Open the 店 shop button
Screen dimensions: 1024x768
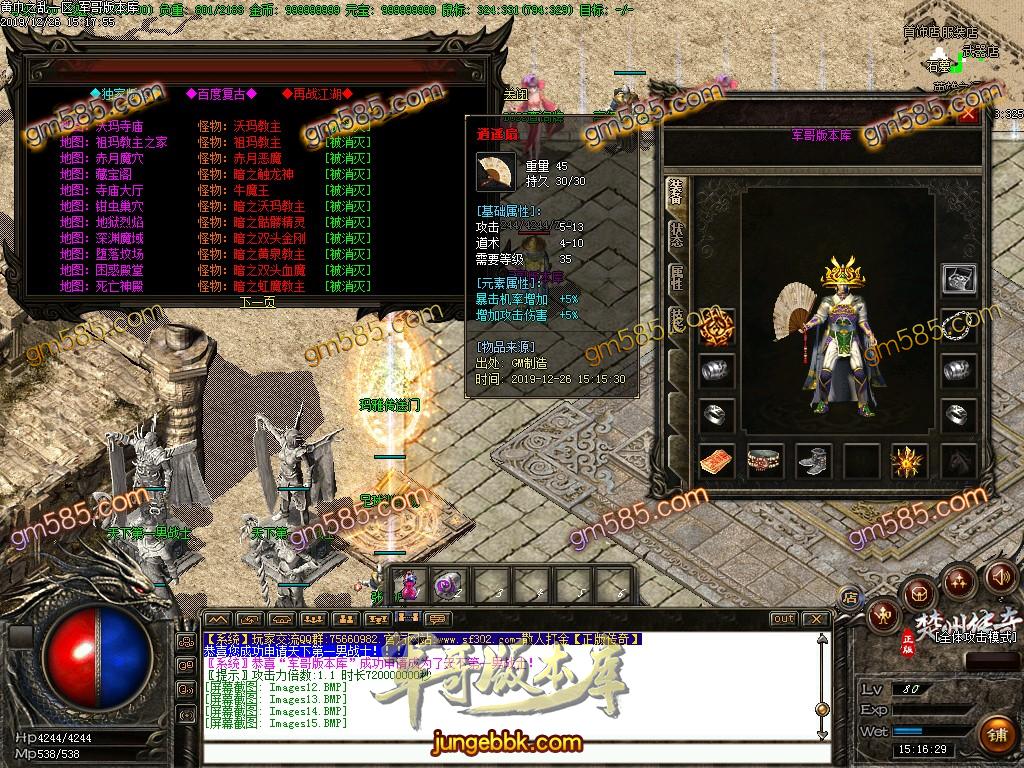(850, 598)
